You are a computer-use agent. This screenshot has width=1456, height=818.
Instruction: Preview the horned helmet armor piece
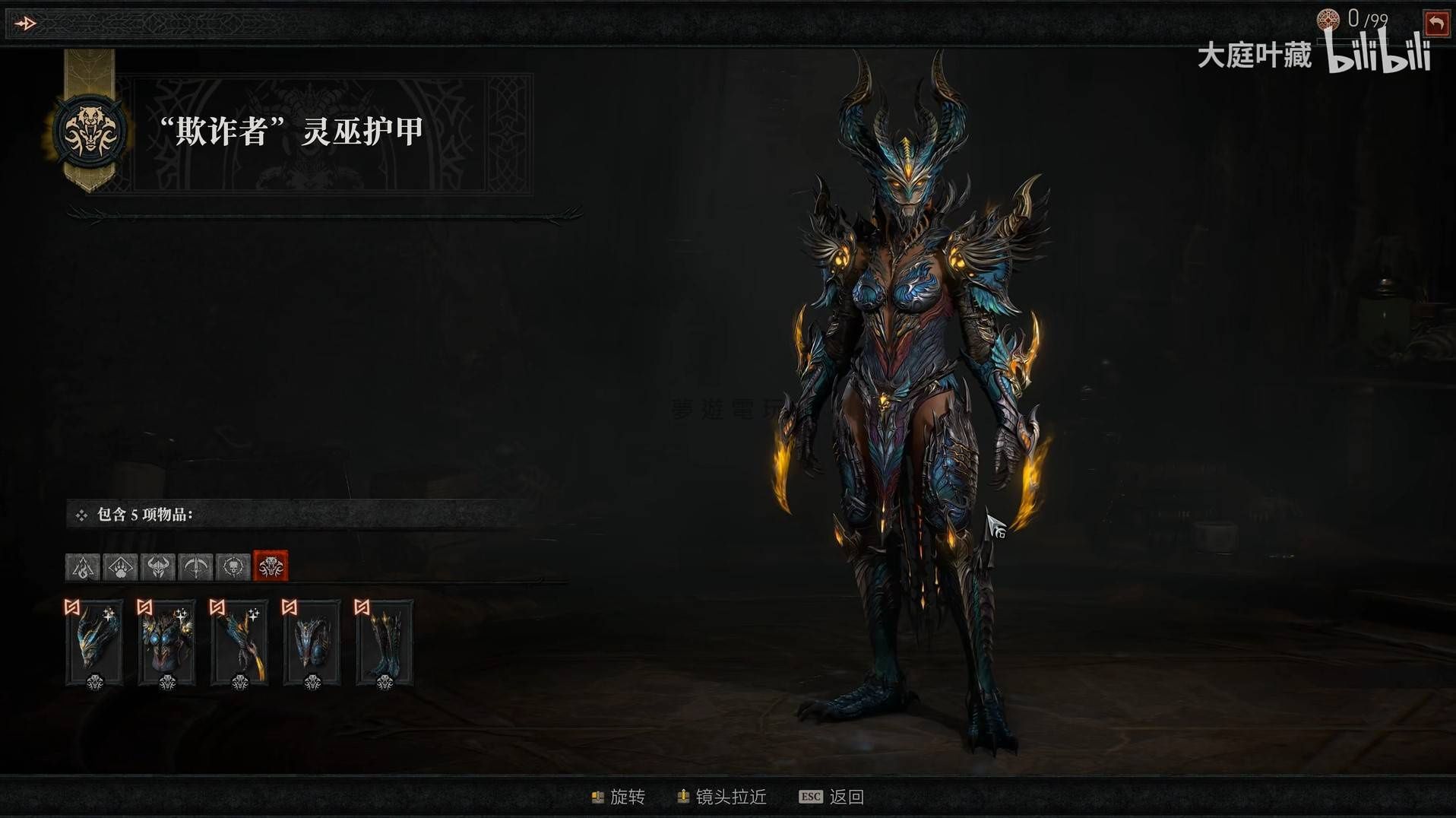pyautogui.click(x=95, y=643)
